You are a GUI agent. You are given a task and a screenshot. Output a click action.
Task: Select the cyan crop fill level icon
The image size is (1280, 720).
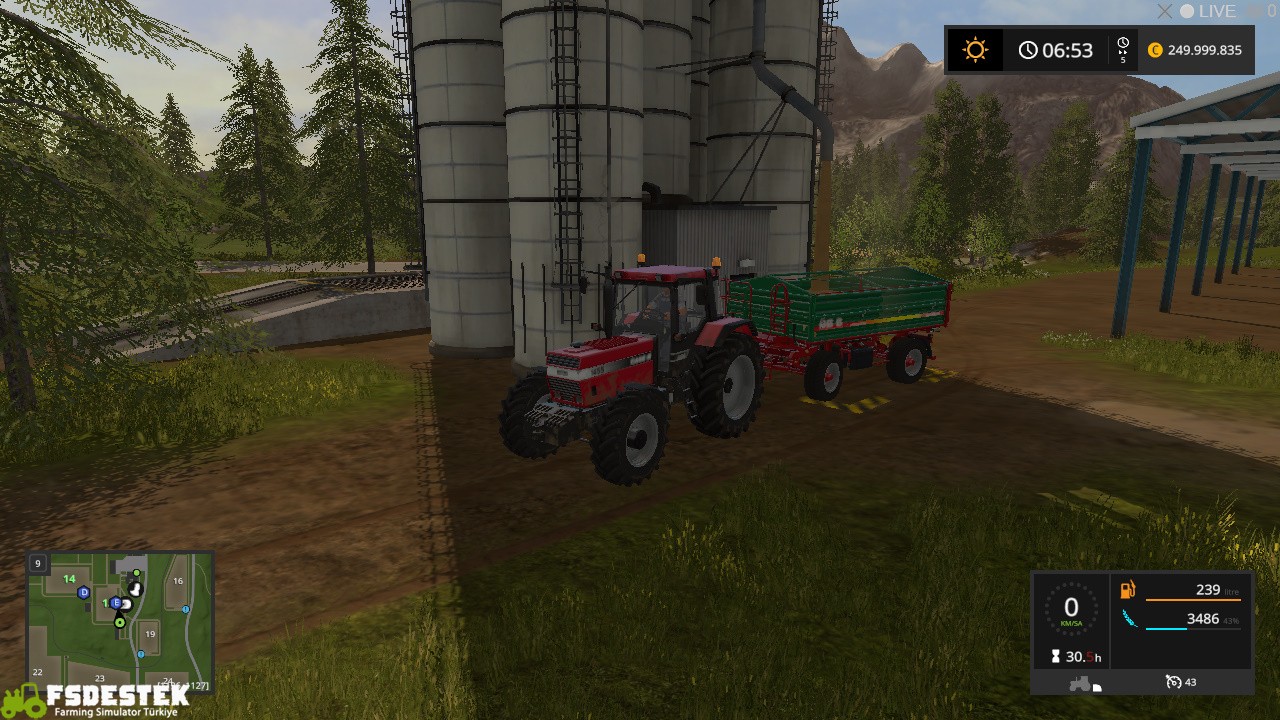point(1130,617)
